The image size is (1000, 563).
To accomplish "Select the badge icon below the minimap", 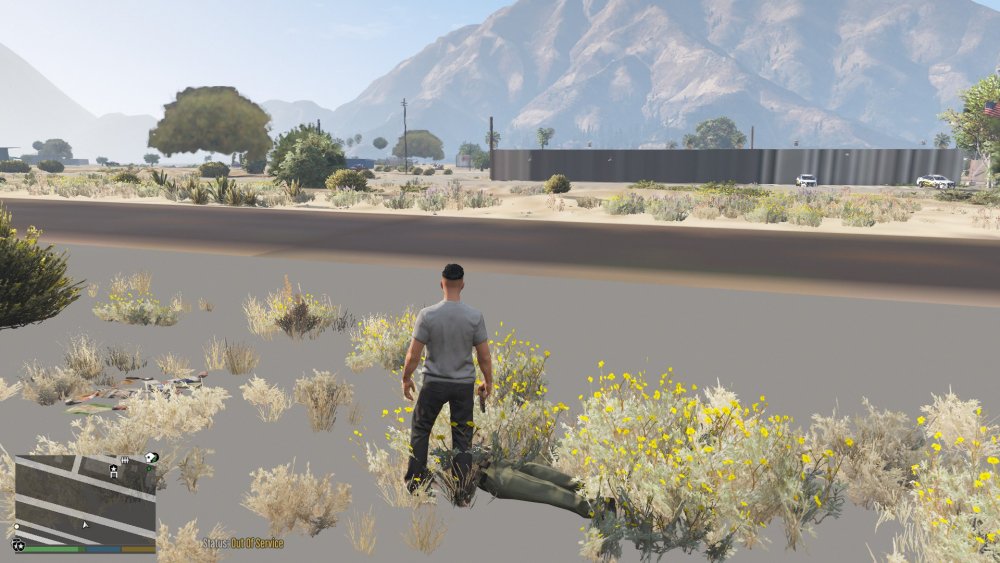I will (x=18, y=546).
